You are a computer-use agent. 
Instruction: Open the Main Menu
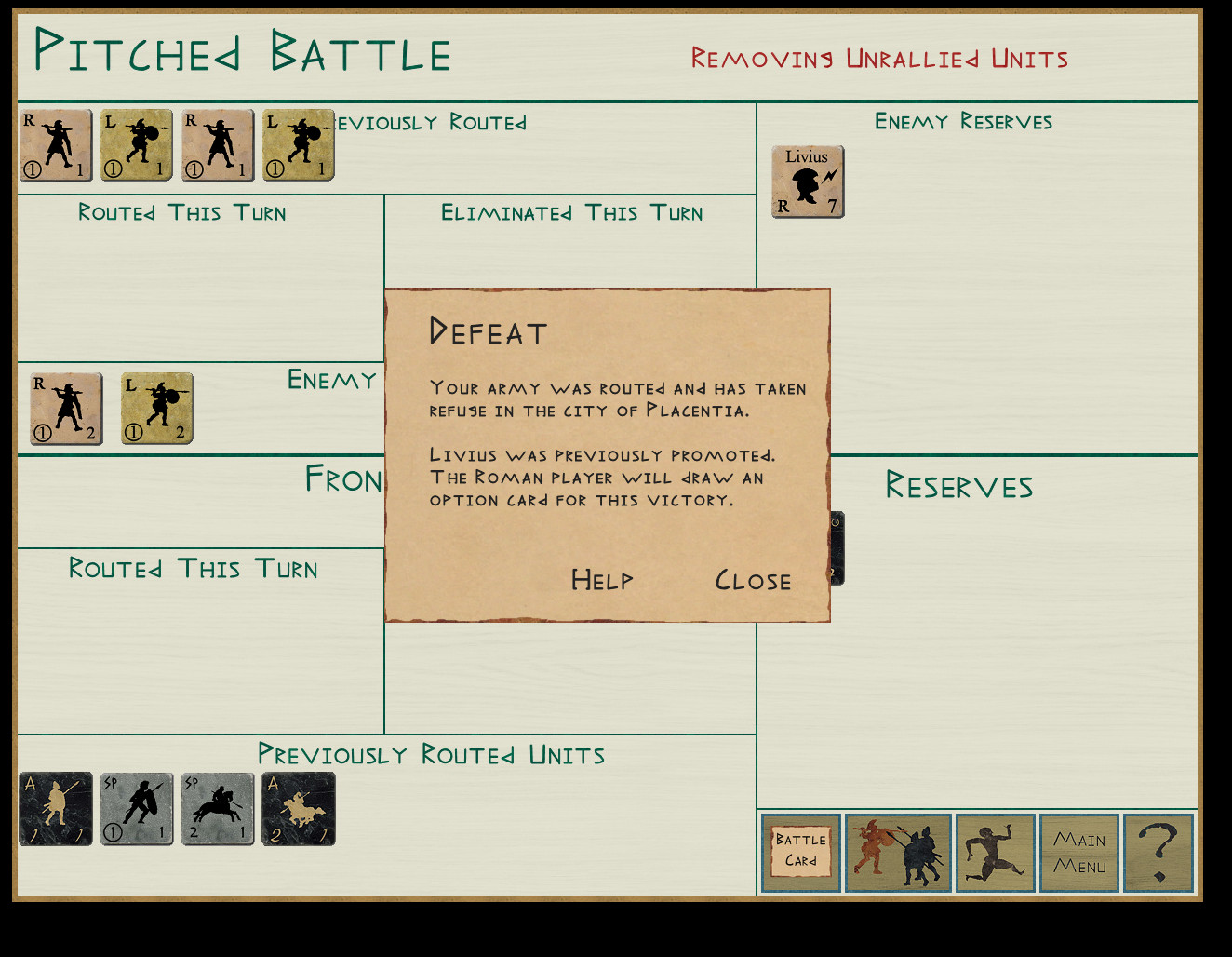(x=1079, y=853)
